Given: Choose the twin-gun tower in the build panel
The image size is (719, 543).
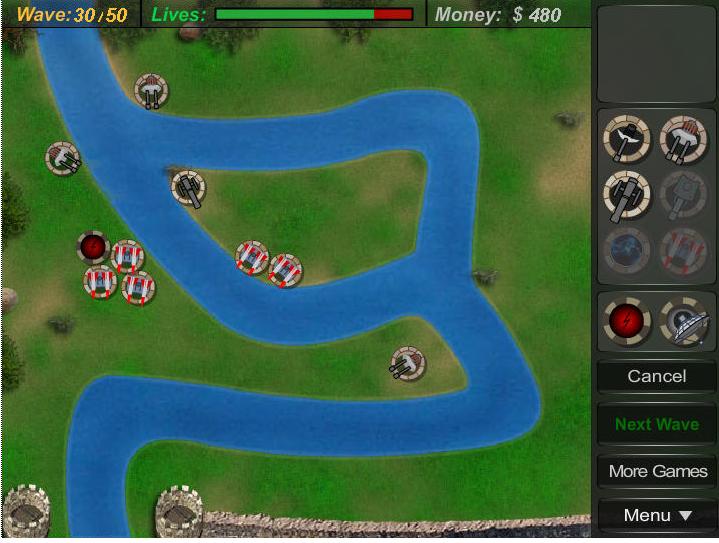Looking at the screenshot, I should tap(684, 140).
